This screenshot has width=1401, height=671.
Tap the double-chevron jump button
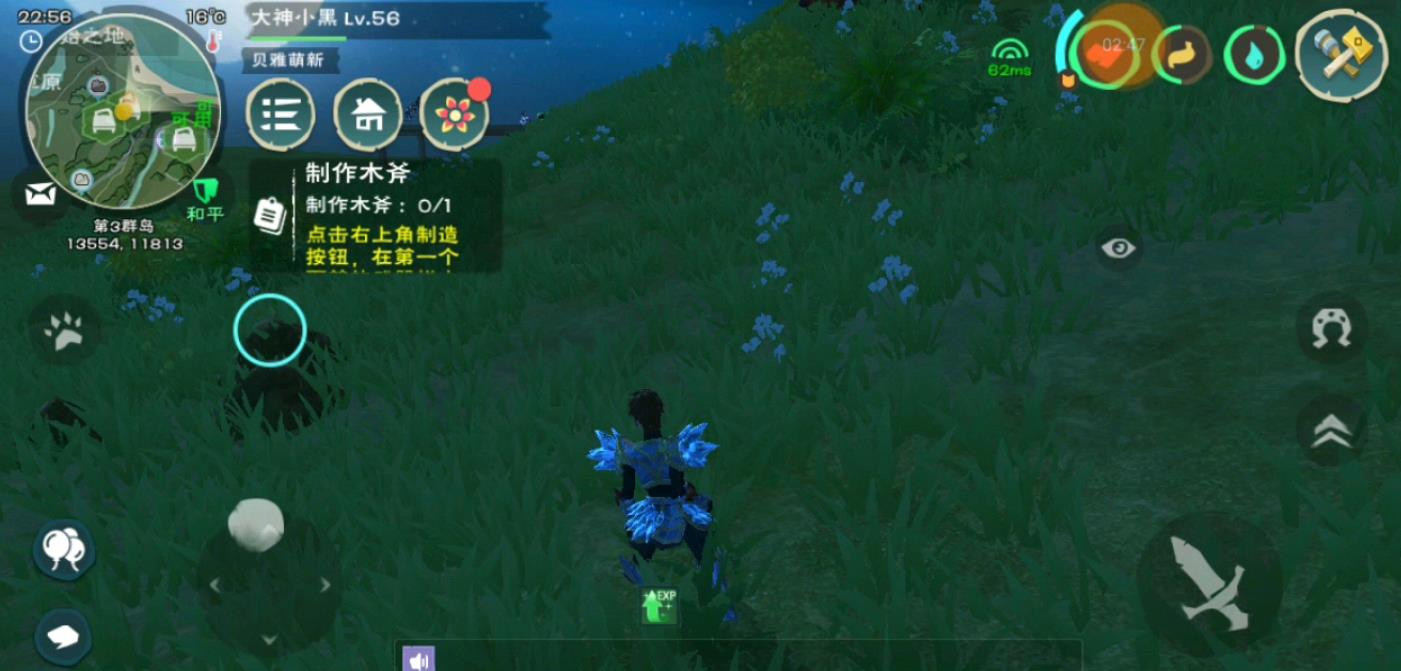1331,430
